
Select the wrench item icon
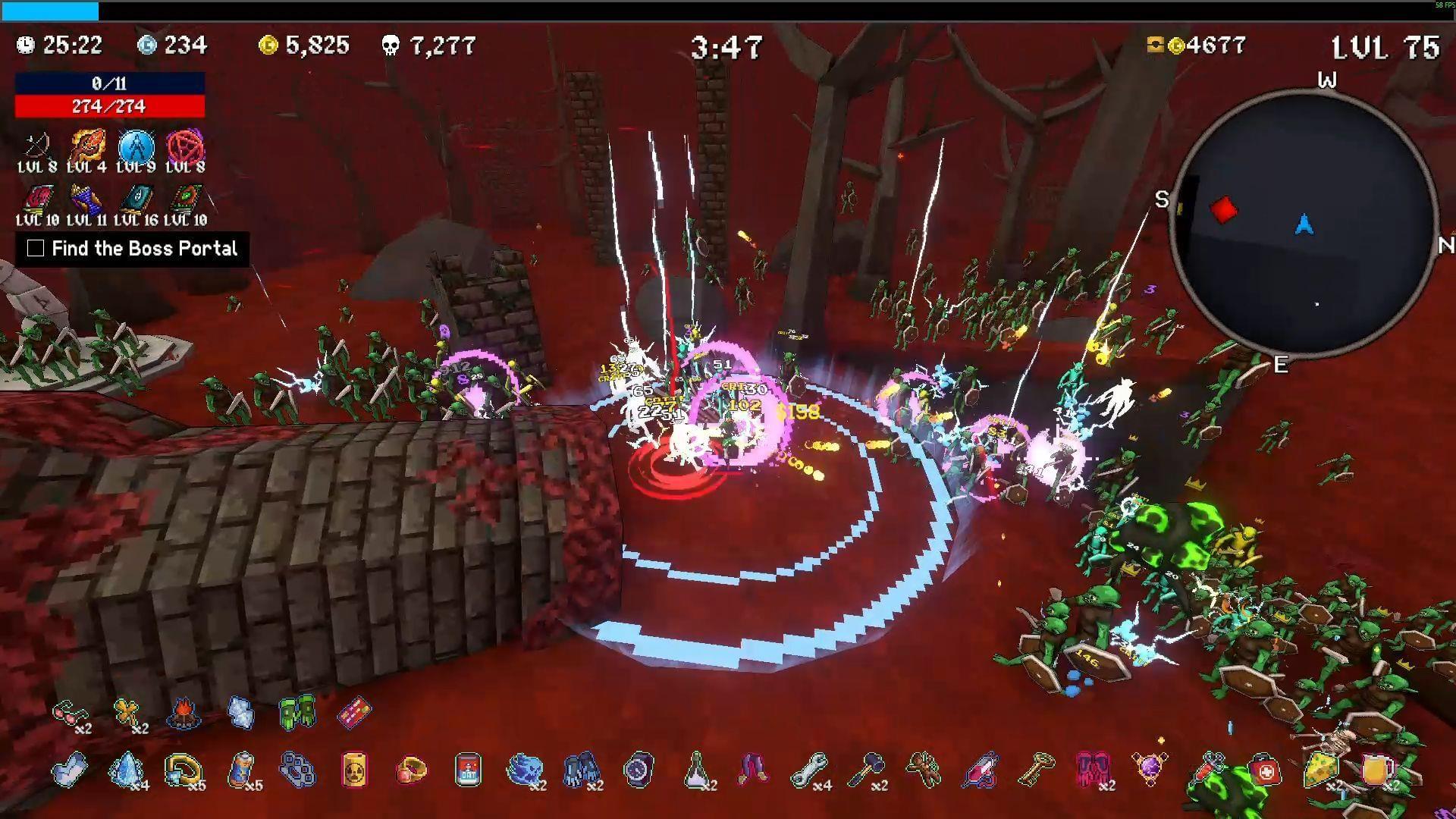[x=808, y=770]
